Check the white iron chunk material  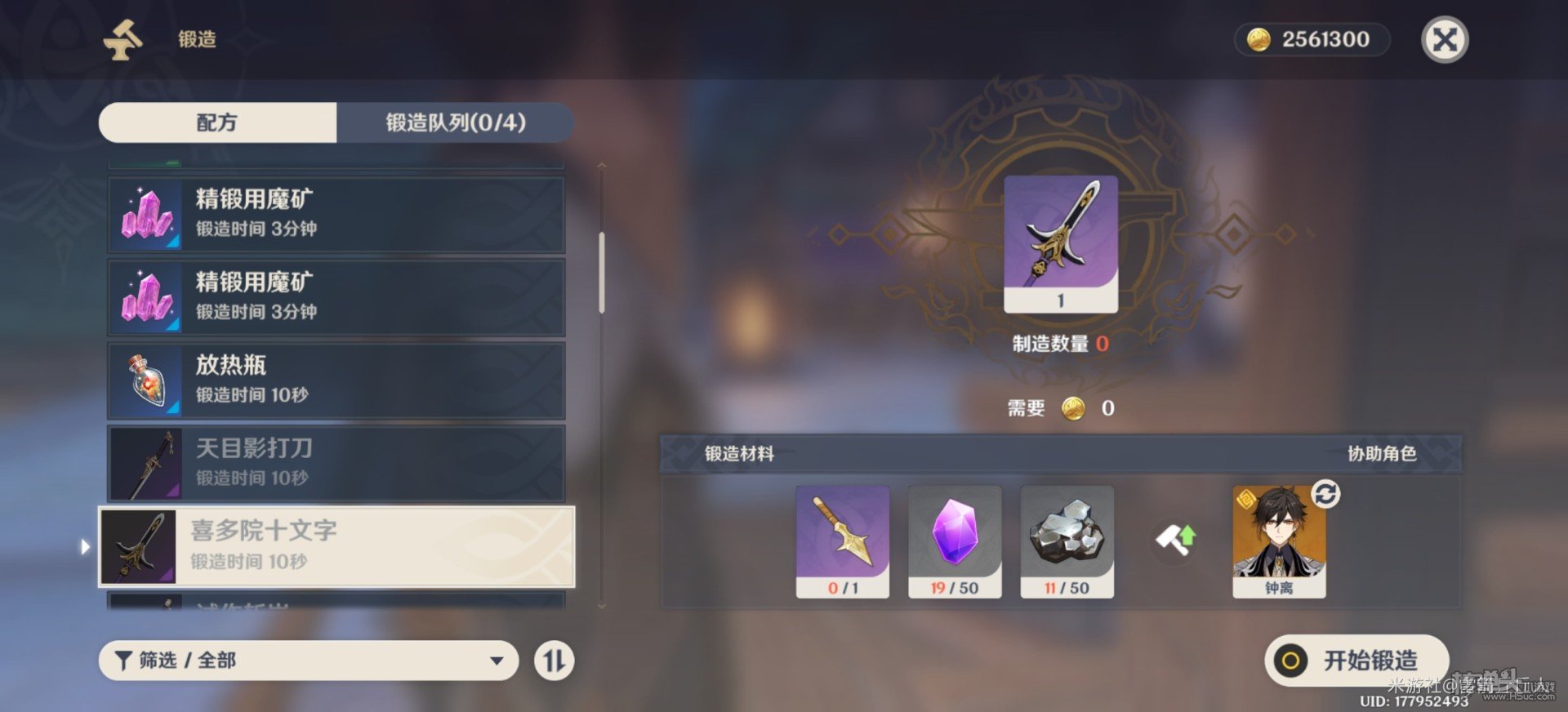tap(1067, 541)
